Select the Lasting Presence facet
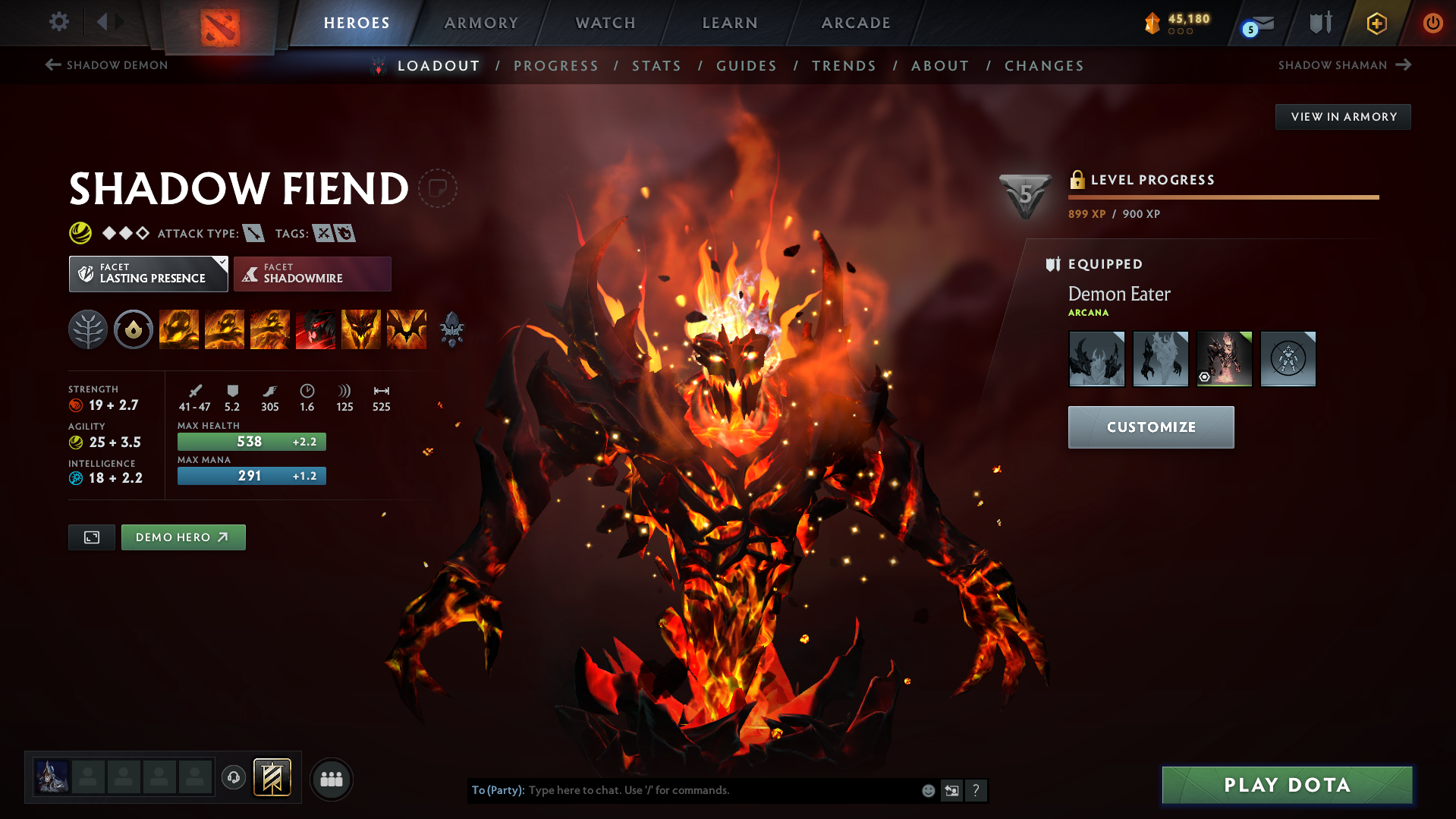The width and height of the screenshot is (1456, 819). tap(148, 273)
